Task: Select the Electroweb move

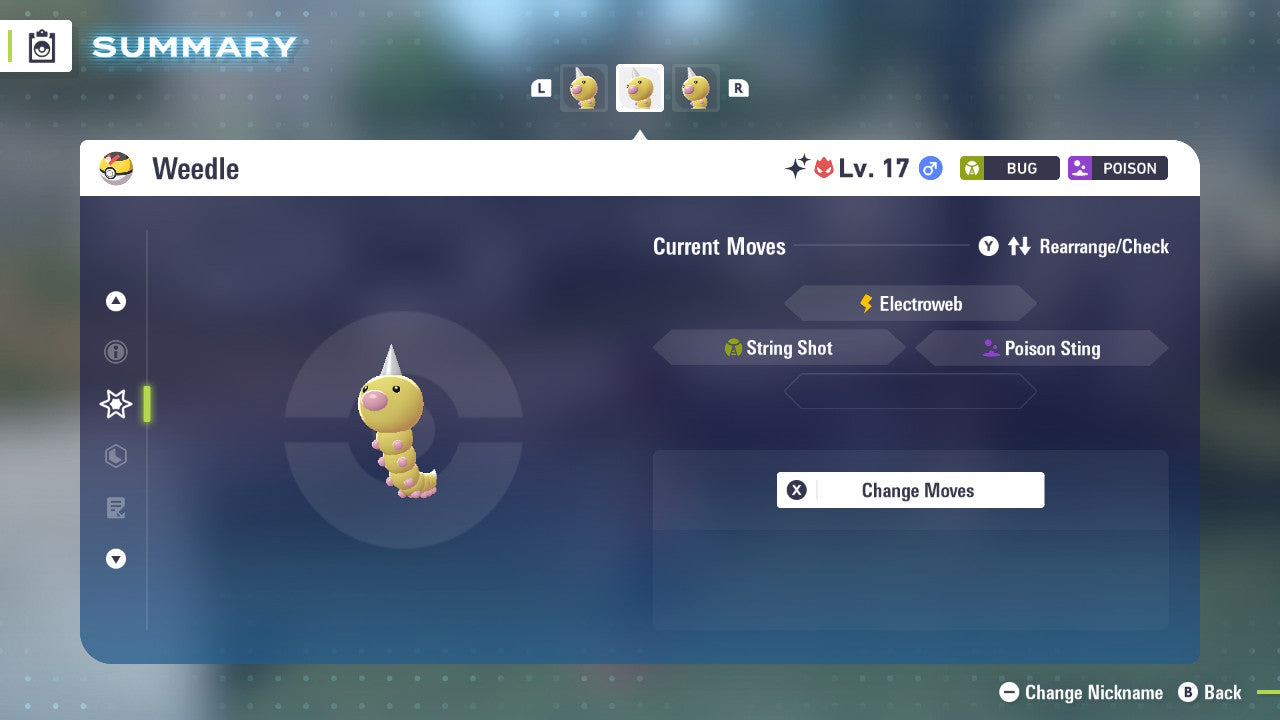Action: tap(910, 303)
